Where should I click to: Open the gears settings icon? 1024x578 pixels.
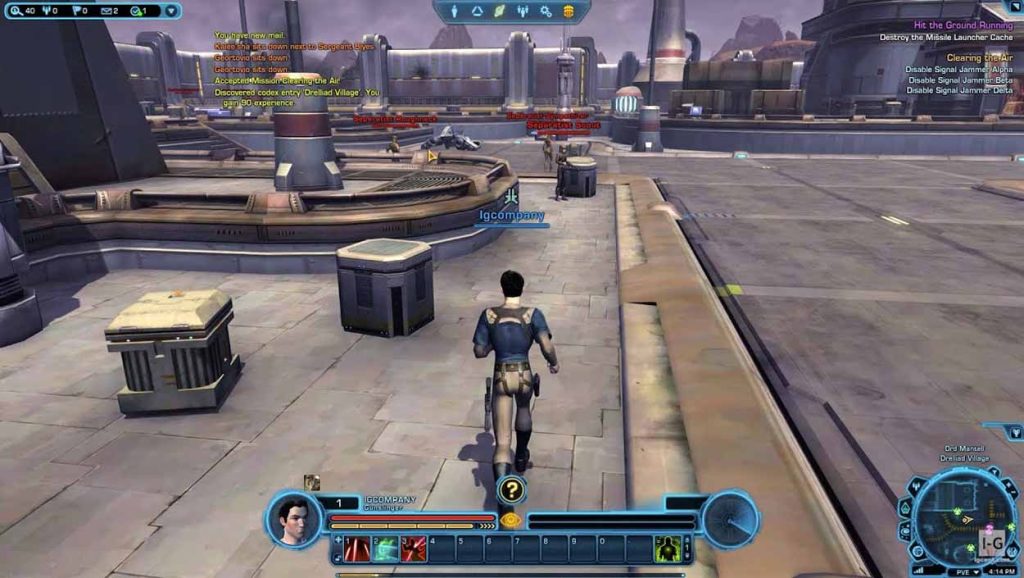546,11
